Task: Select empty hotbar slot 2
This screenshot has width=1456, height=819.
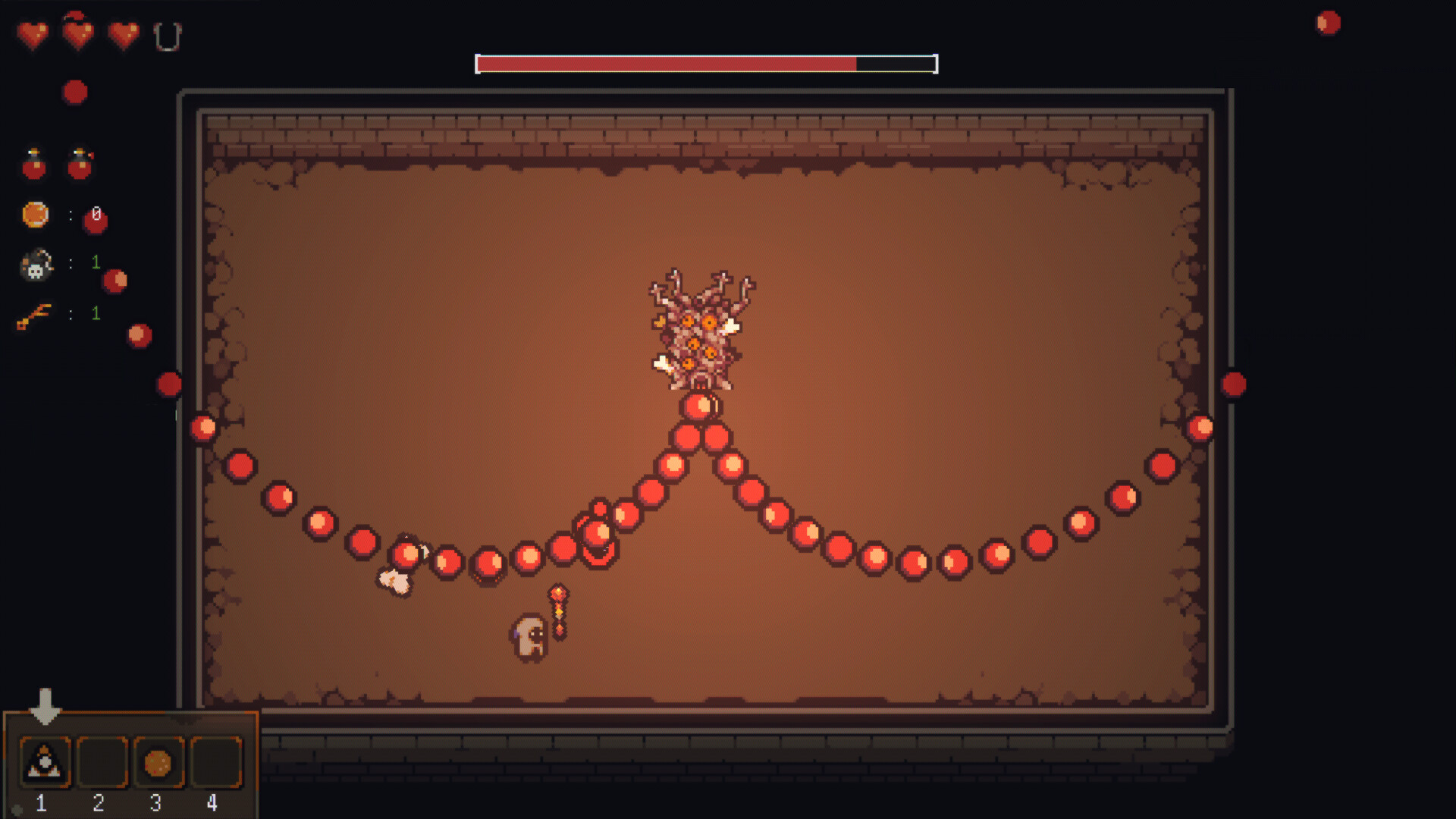Action: [x=102, y=763]
